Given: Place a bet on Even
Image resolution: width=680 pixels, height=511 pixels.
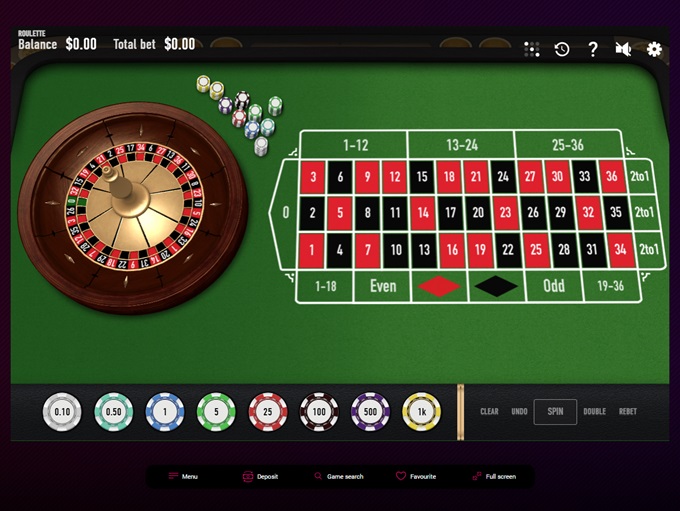Looking at the screenshot, I should (x=383, y=286).
